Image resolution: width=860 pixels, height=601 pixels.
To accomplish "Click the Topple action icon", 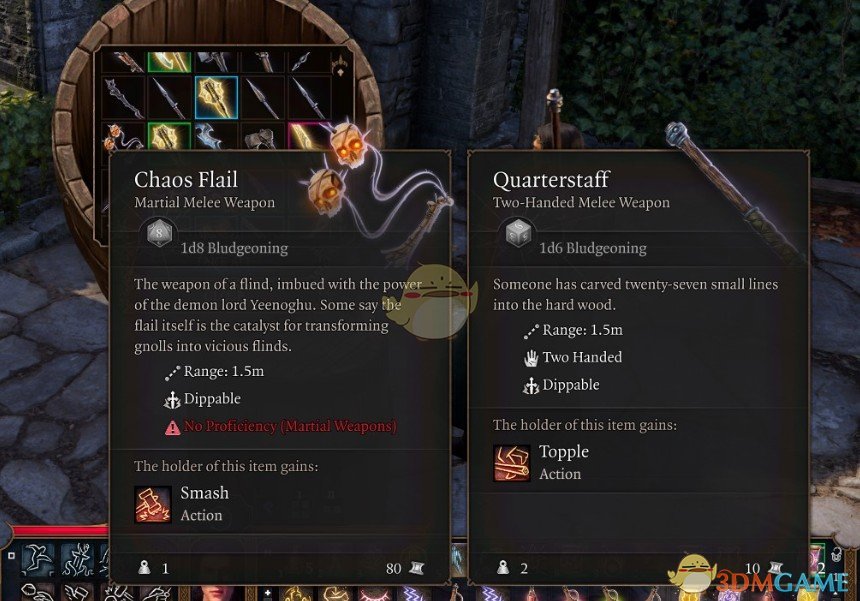I will [x=512, y=463].
